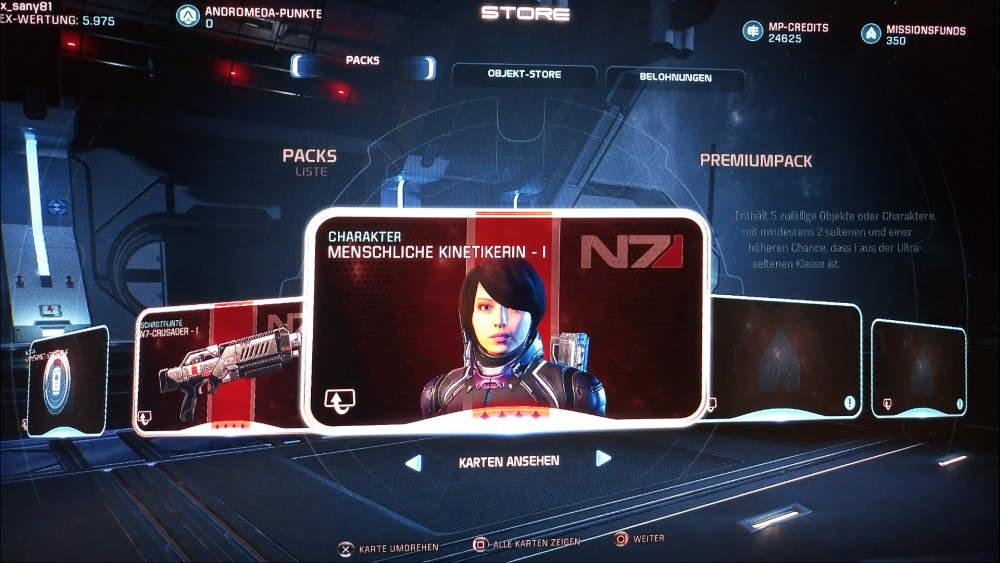Viewport: 1000px width, 563px height.
Task: Select the Menschliche Kinetikerin character card
Action: coord(505,320)
